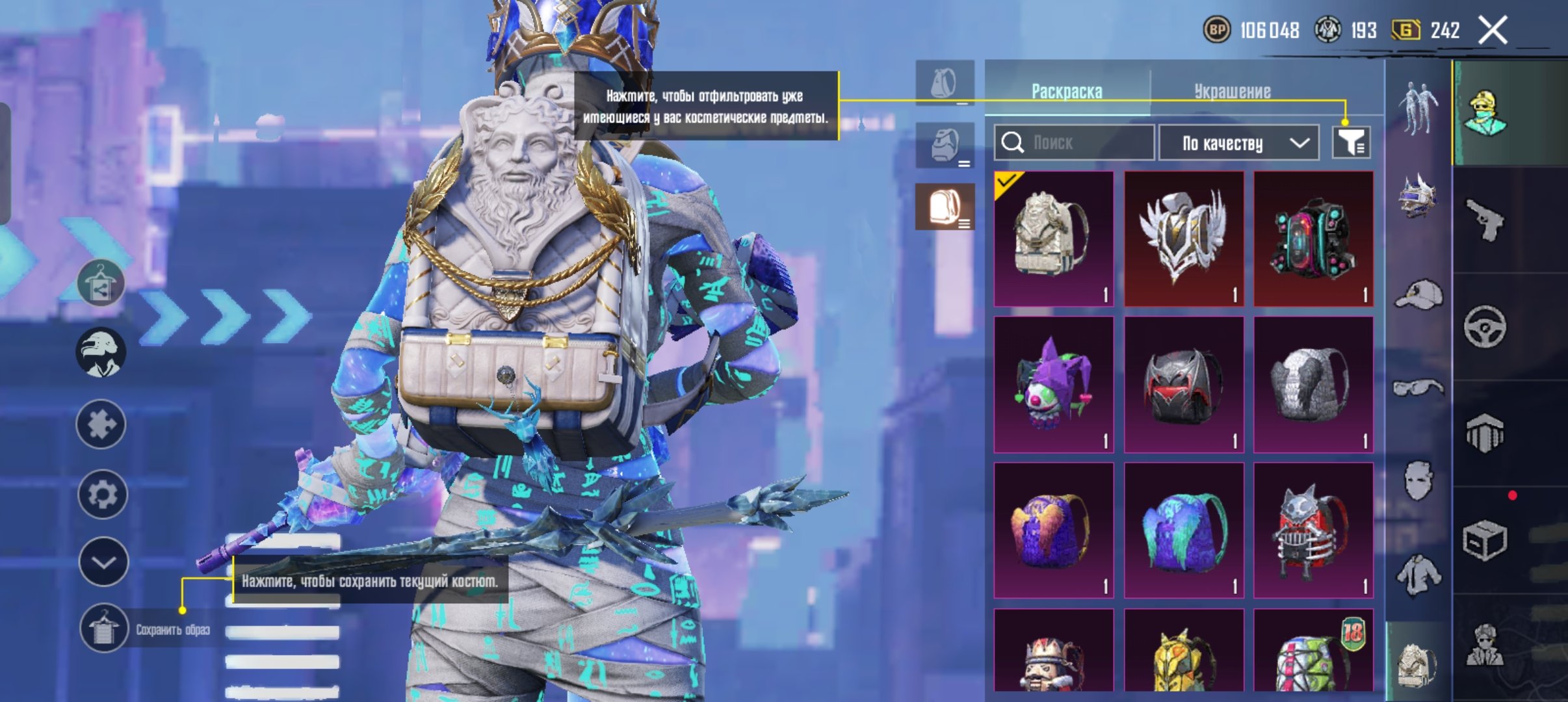Open the pistol weapons category

point(1485,220)
